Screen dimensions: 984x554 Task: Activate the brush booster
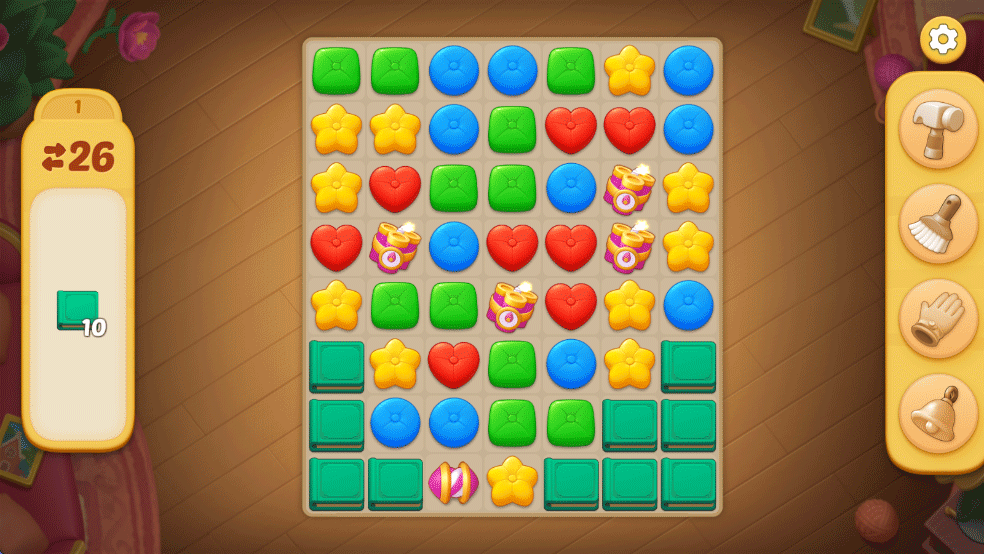(x=937, y=224)
